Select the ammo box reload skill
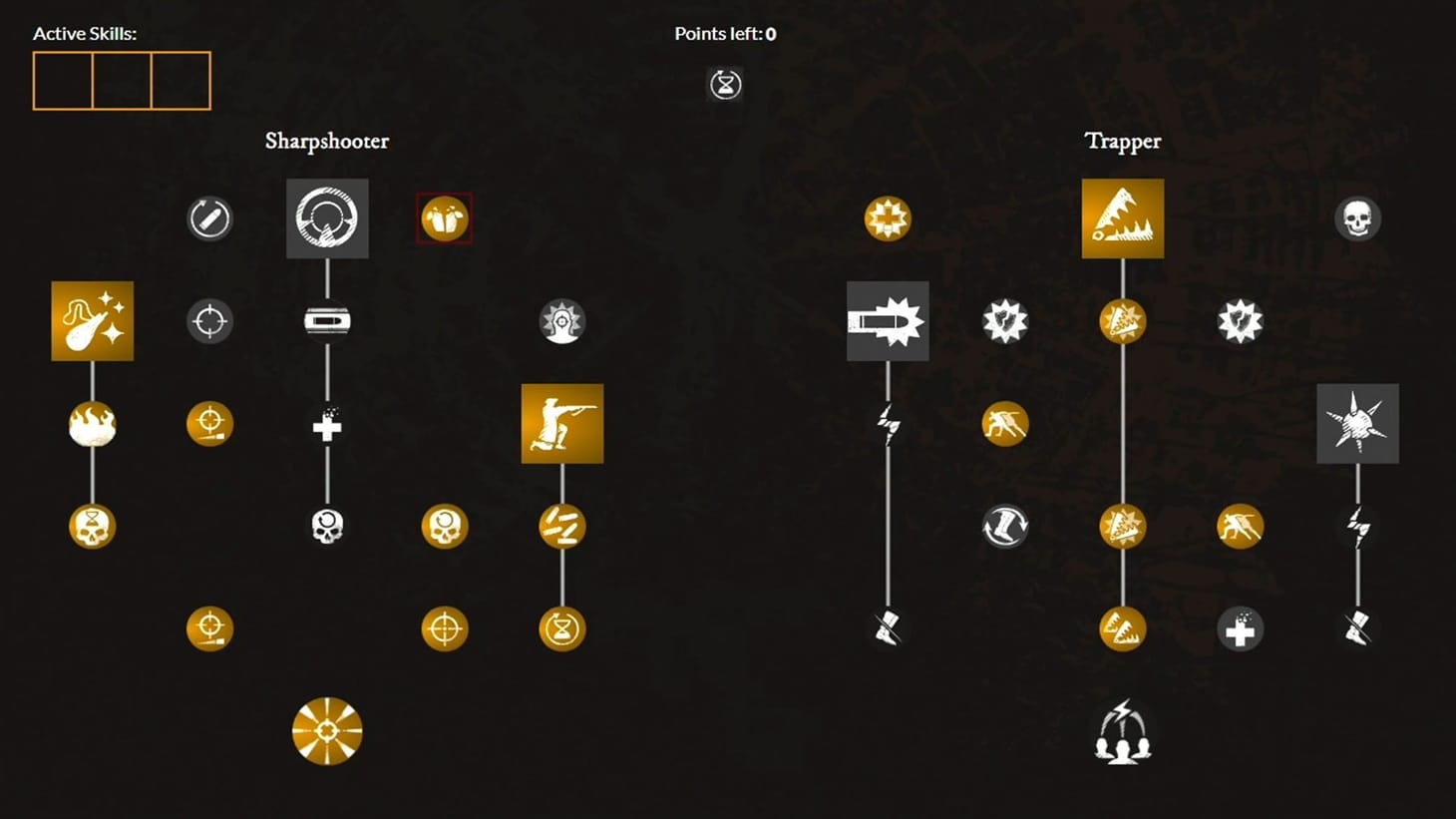The width and height of the screenshot is (1456, 819). [x=326, y=321]
